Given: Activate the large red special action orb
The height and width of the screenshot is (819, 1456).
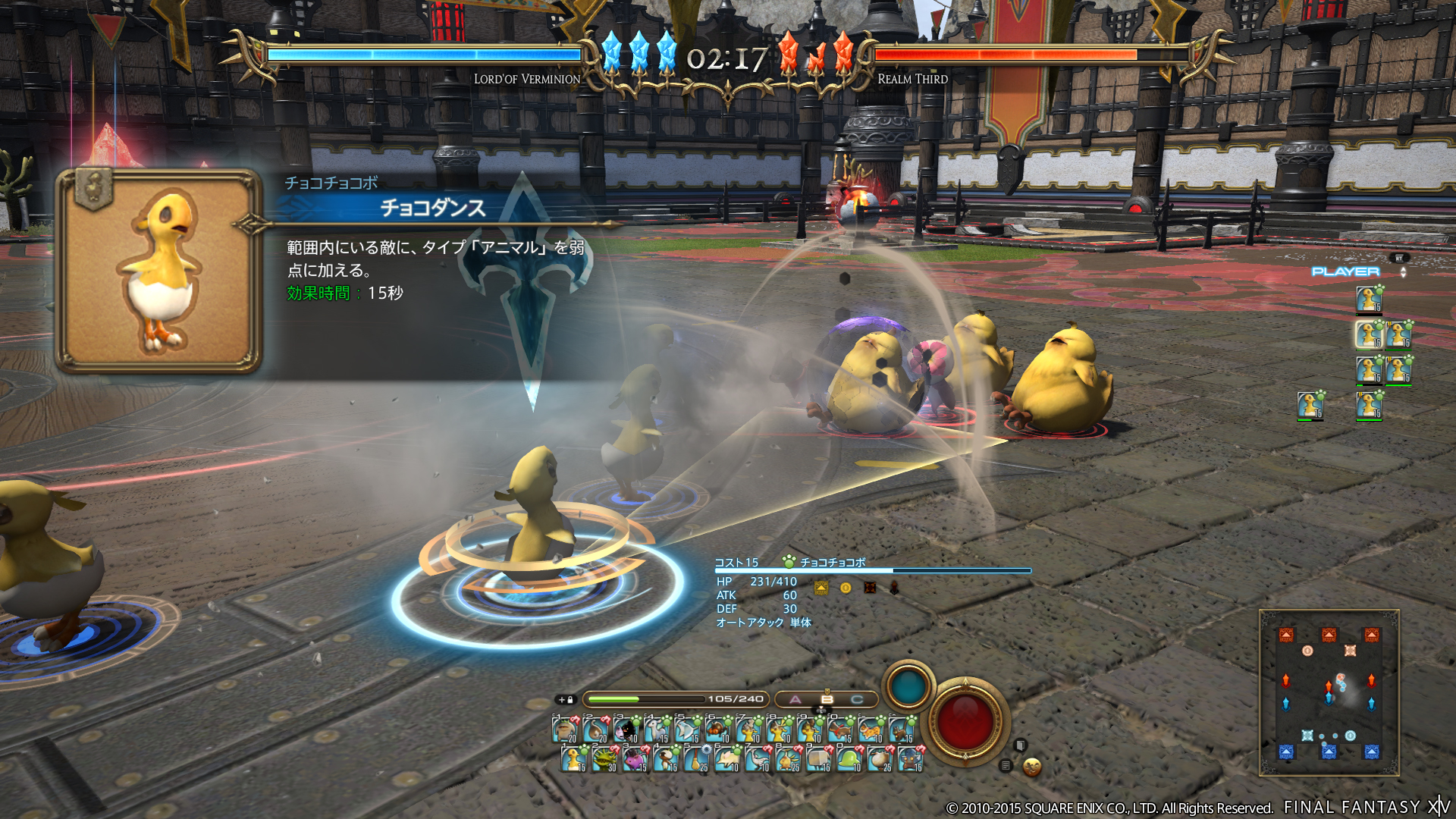Looking at the screenshot, I should point(965,720).
